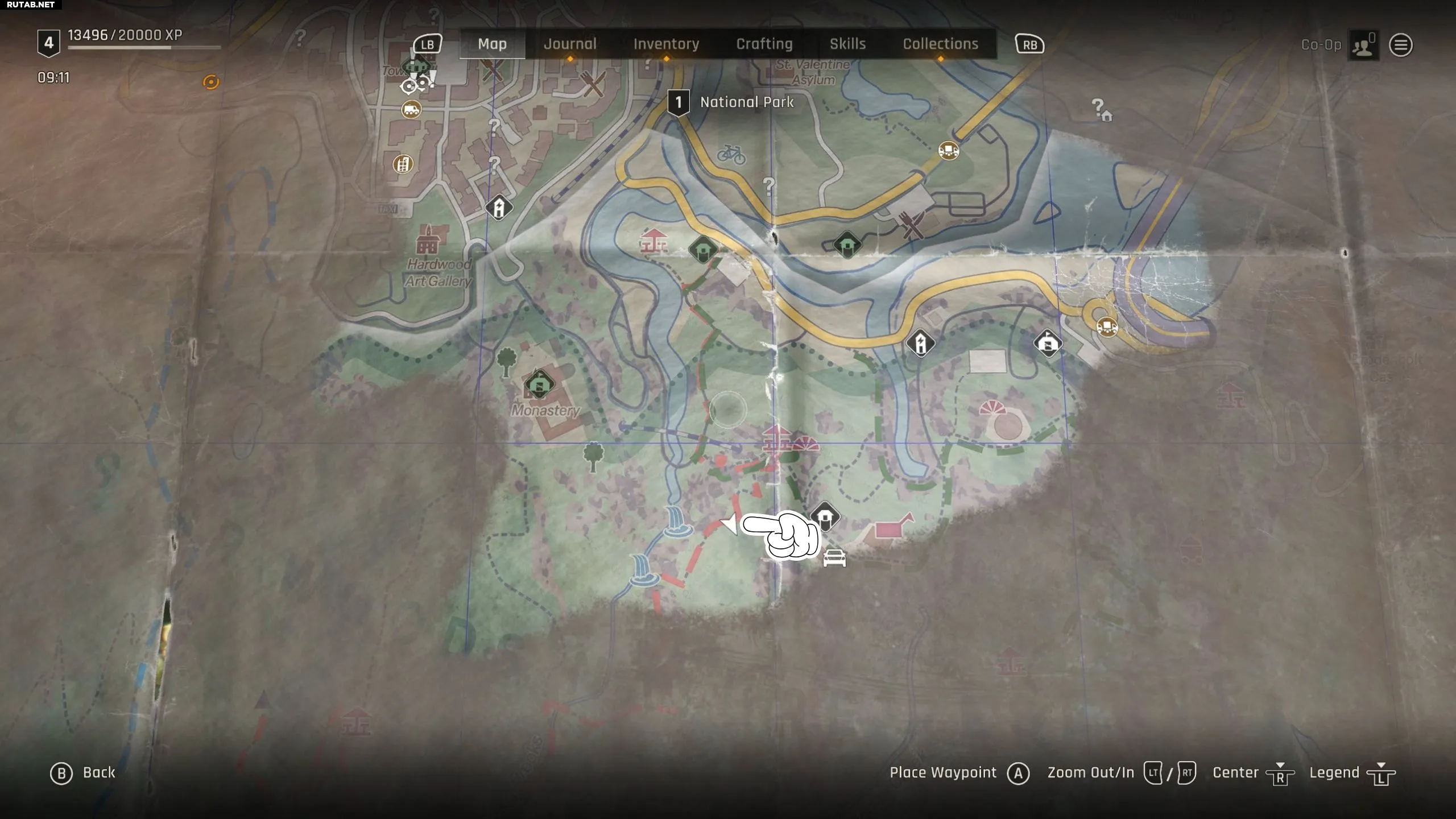Select the Crafting tab
Screen dimensions: 1456x819
pos(764,44)
